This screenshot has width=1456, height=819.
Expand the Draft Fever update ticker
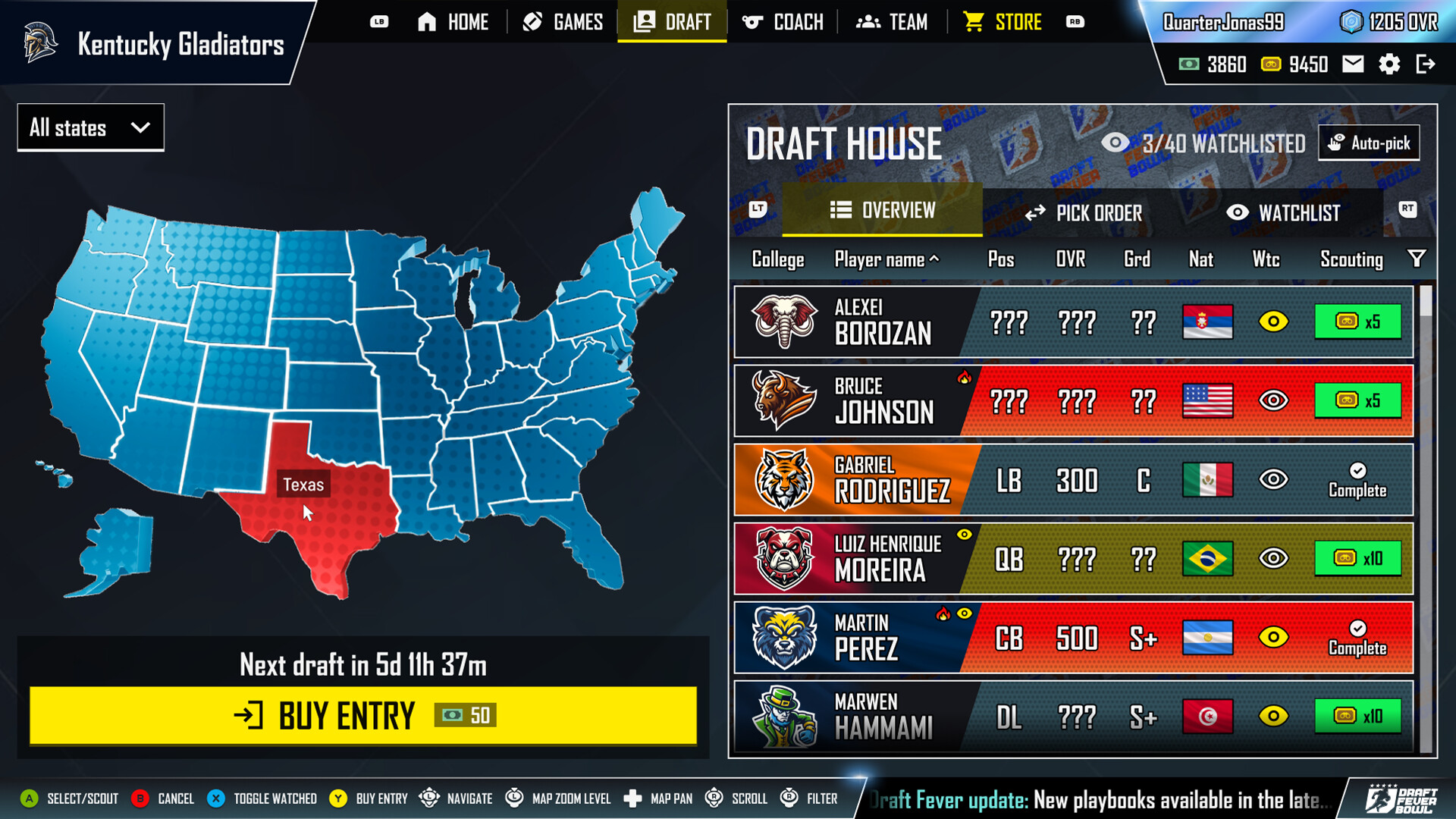pyautogui.click(x=1100, y=799)
